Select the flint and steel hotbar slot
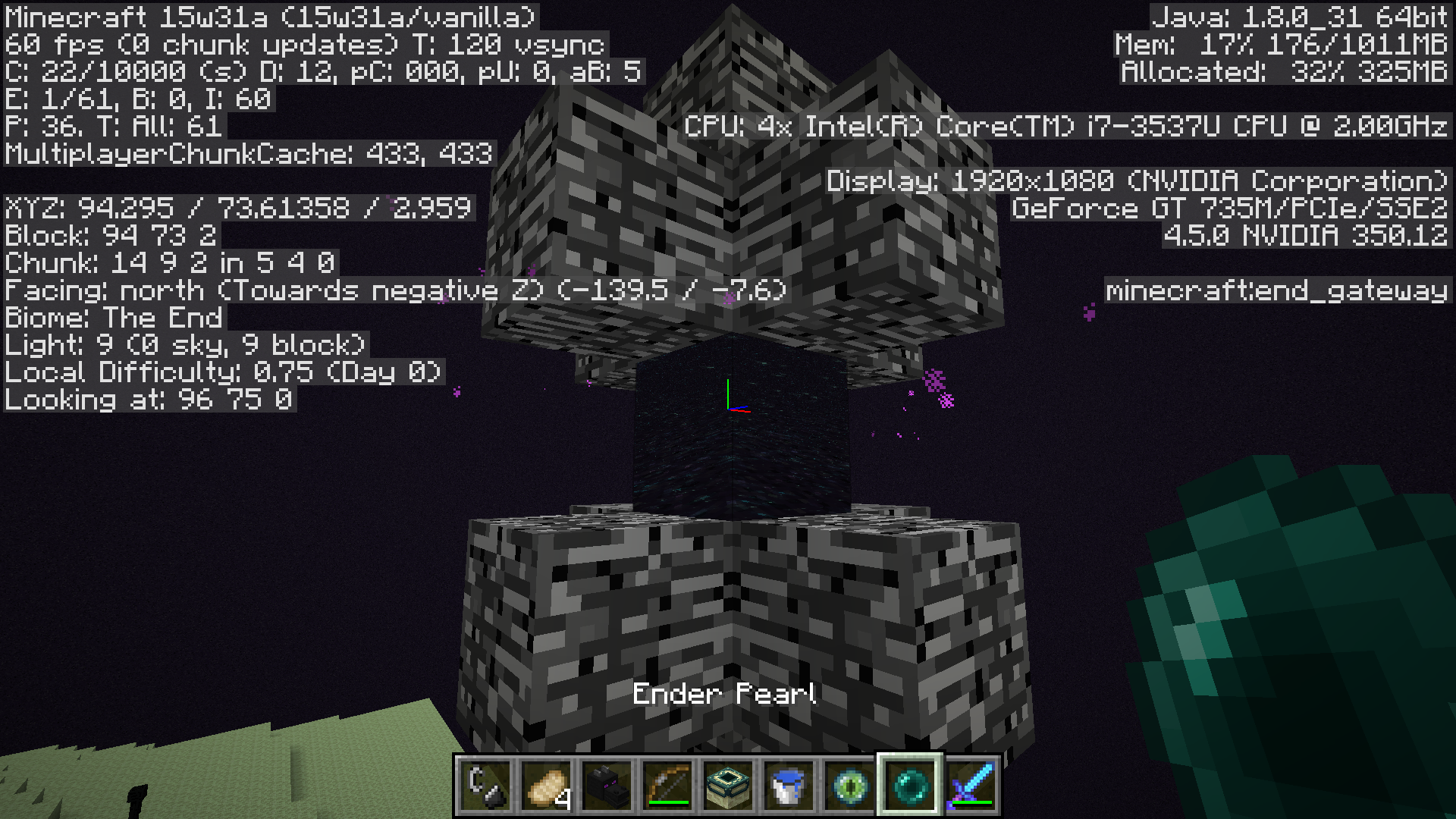Screen dimensions: 1456x819 (485, 785)
